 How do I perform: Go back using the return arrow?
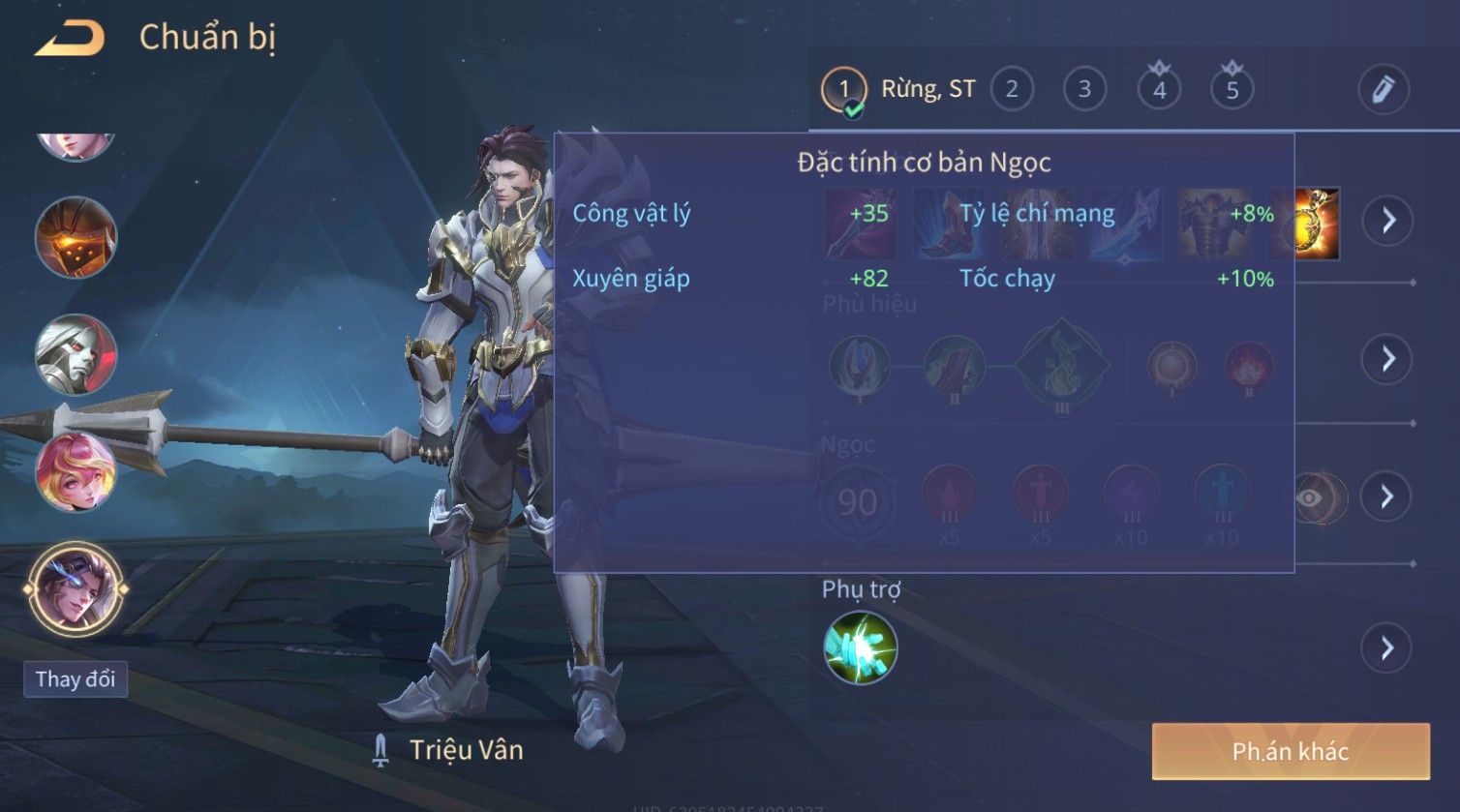pyautogui.click(x=69, y=39)
